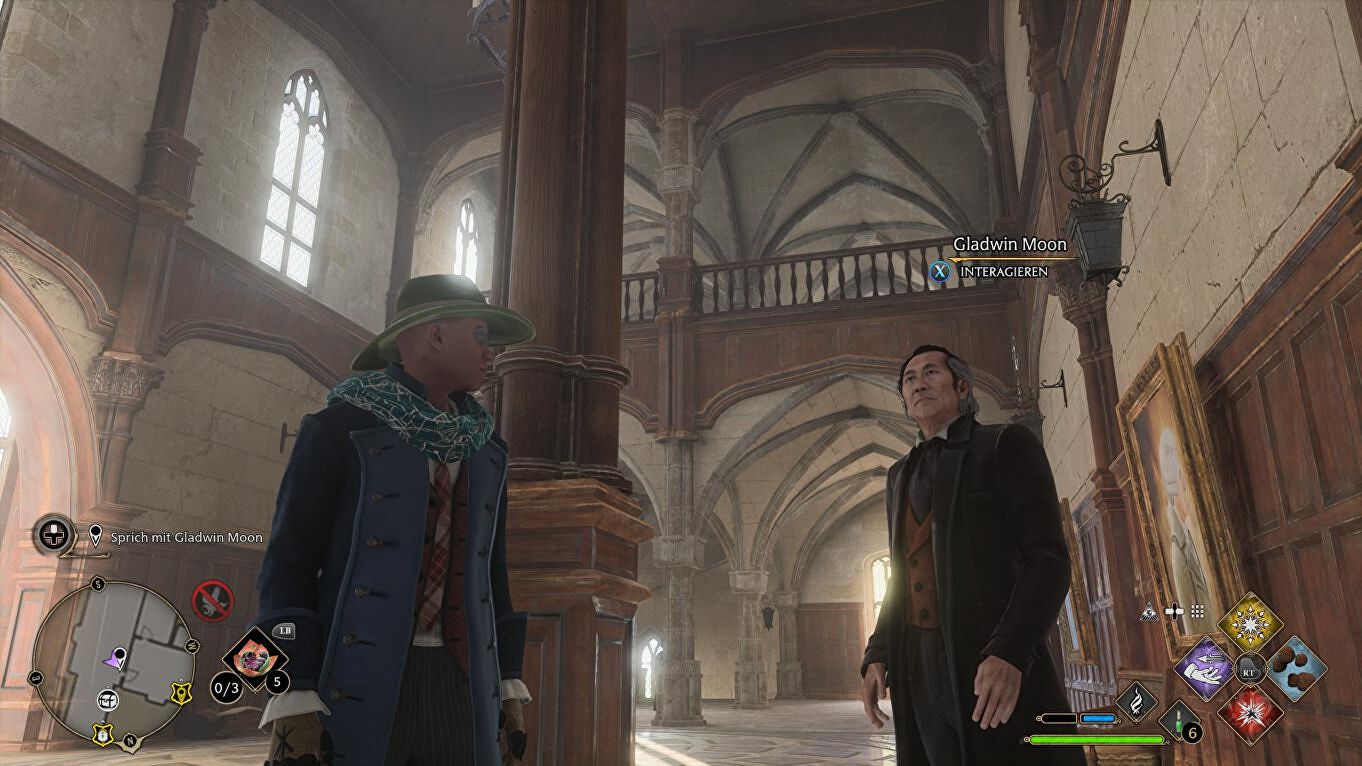Select the blue slot with brown rocks

1296,668
